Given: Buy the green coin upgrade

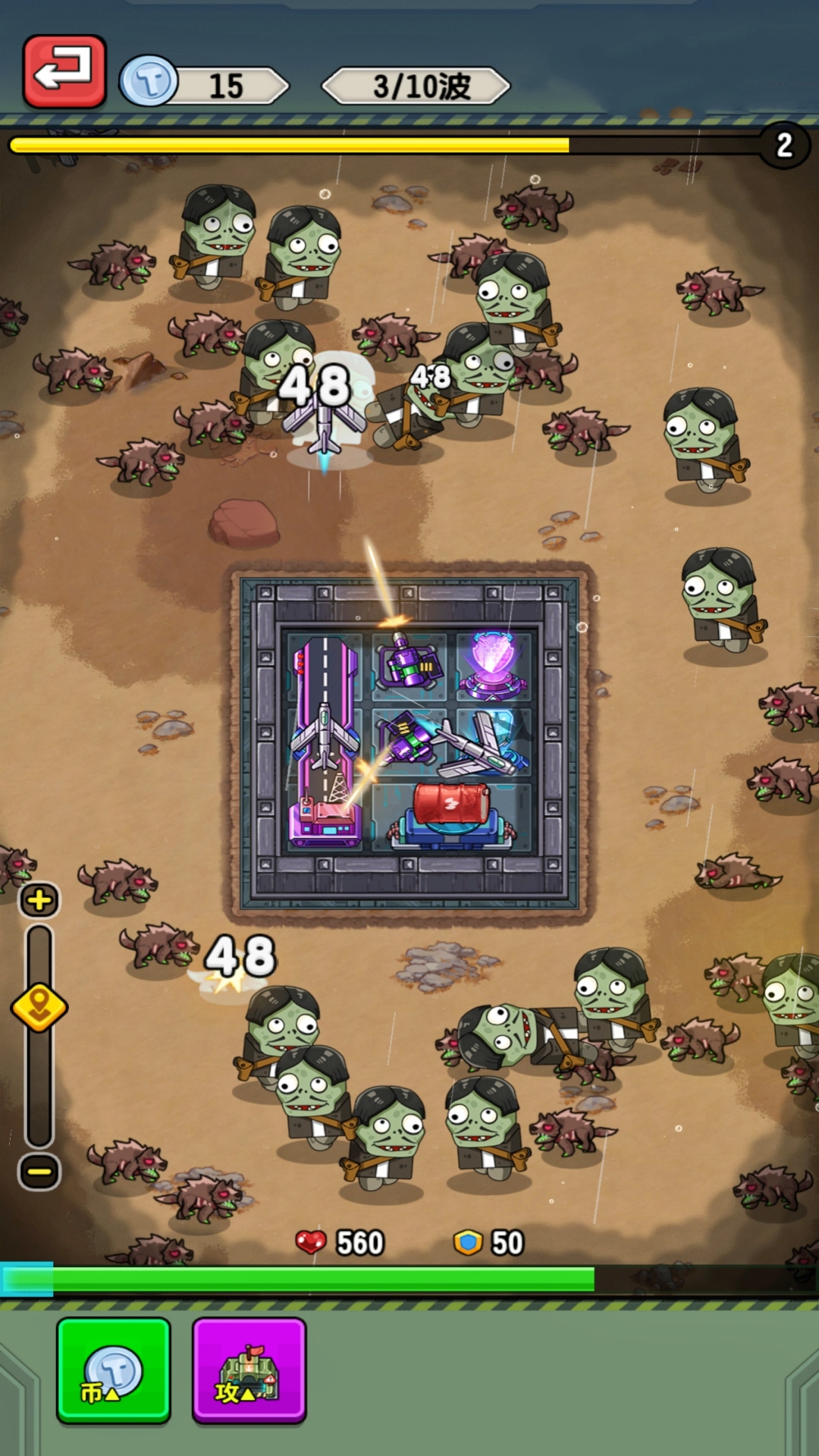Looking at the screenshot, I should 114,1370.
